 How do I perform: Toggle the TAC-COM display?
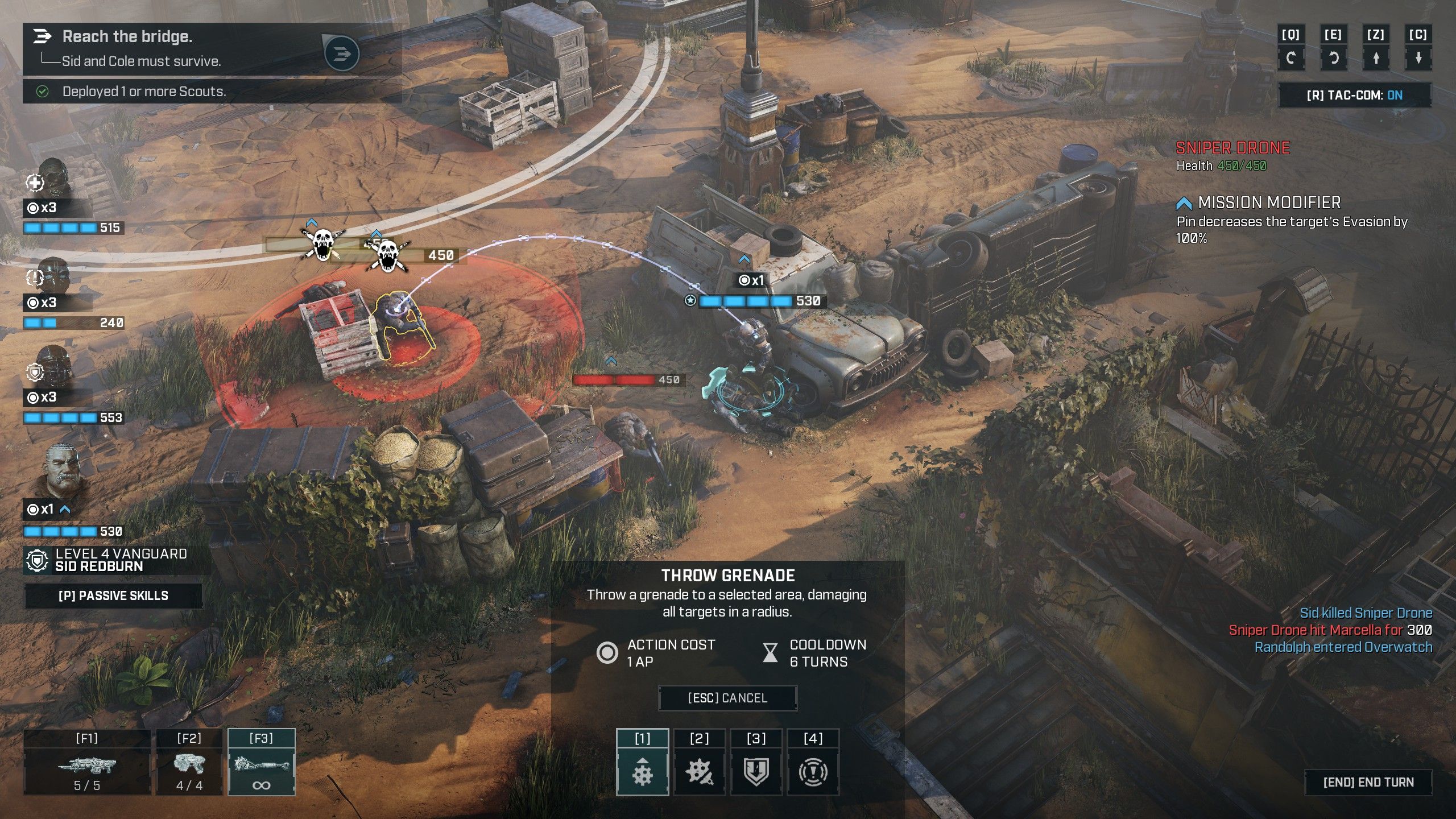pos(1354,95)
